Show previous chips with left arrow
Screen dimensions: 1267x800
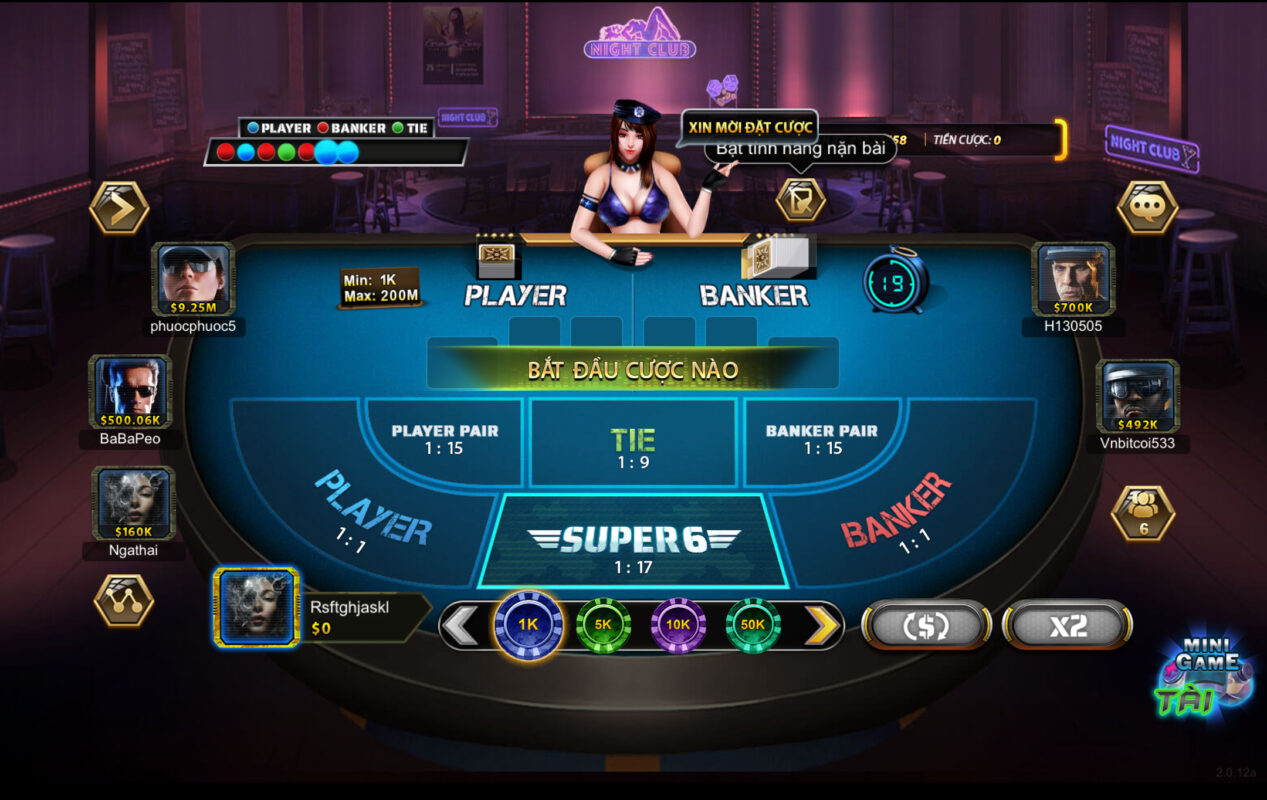461,626
